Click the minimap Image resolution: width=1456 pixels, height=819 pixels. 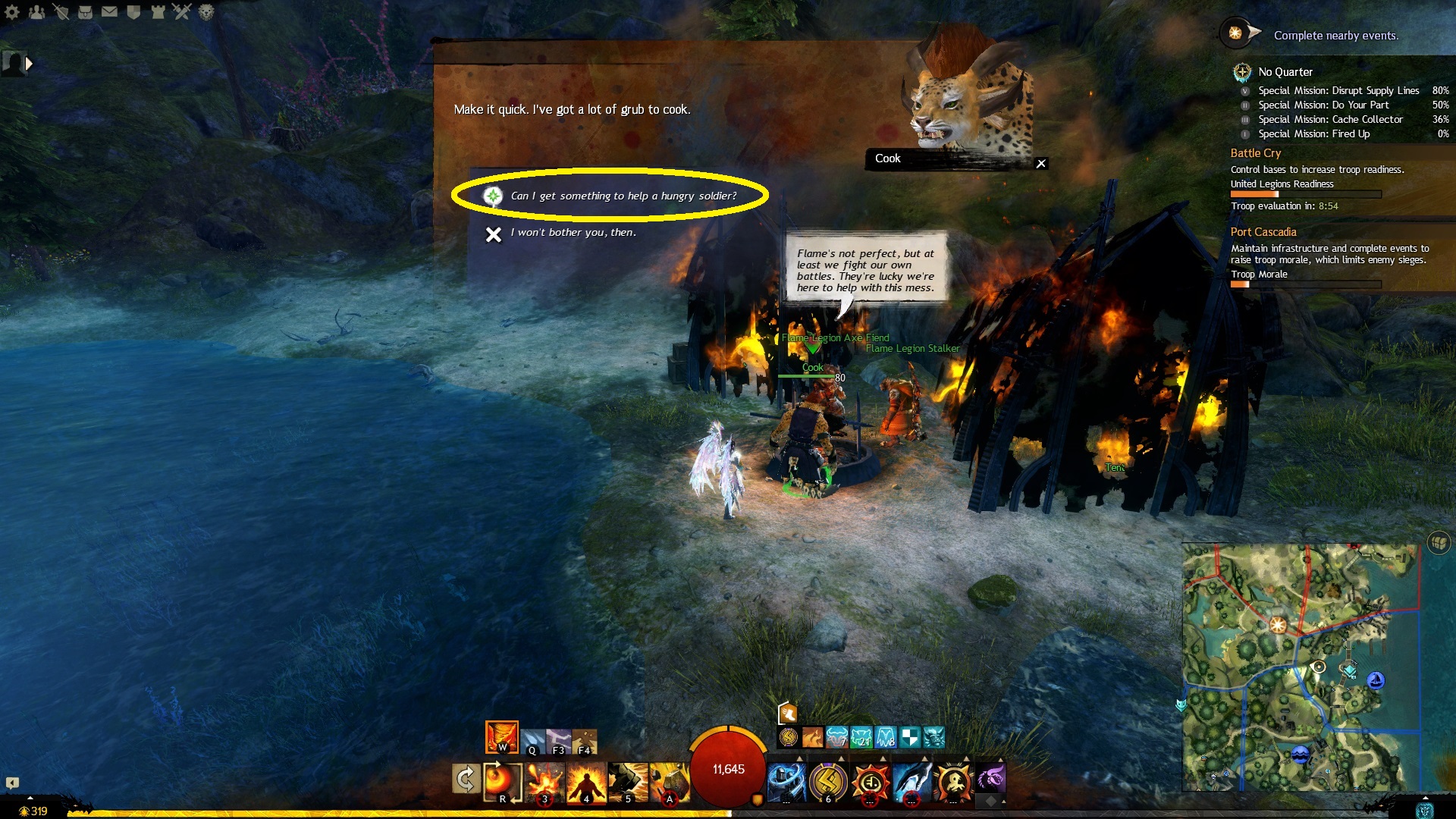pos(1300,666)
